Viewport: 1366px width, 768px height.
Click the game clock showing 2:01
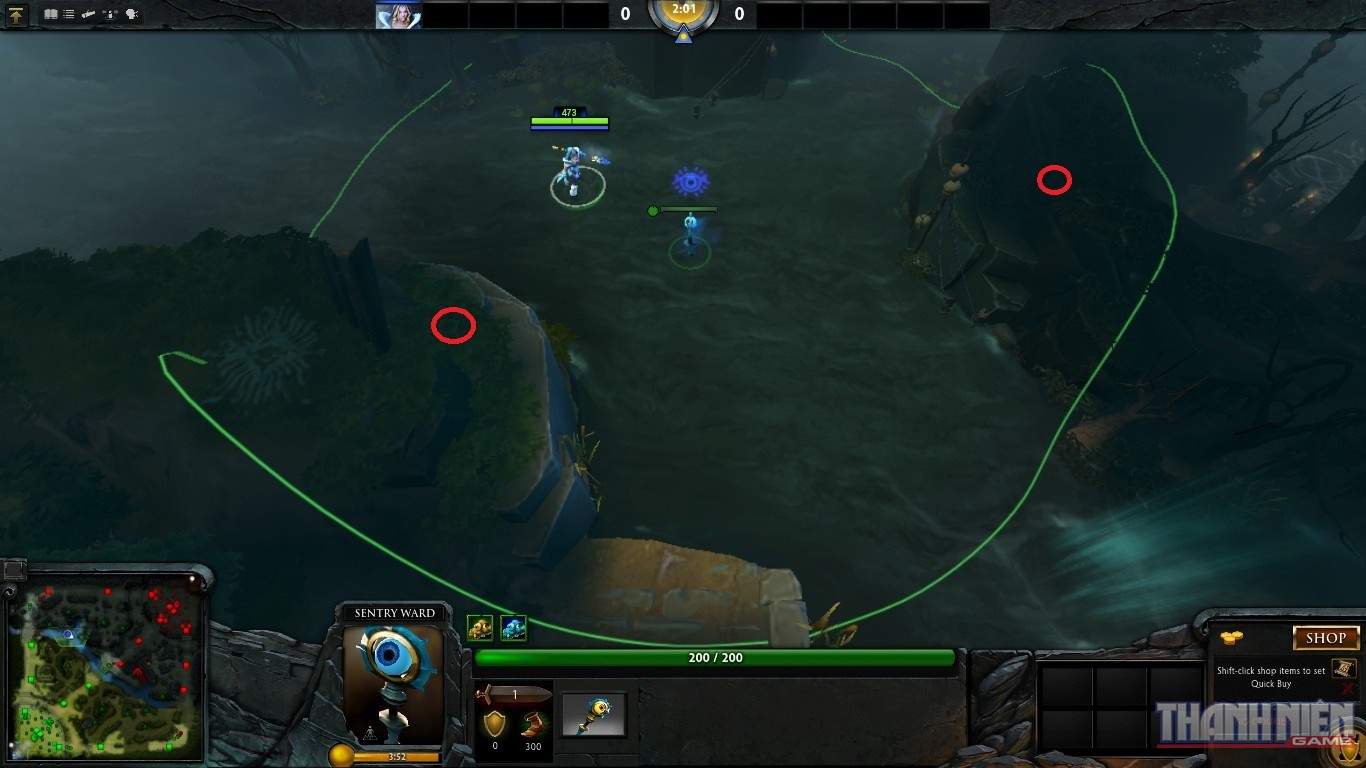(683, 14)
